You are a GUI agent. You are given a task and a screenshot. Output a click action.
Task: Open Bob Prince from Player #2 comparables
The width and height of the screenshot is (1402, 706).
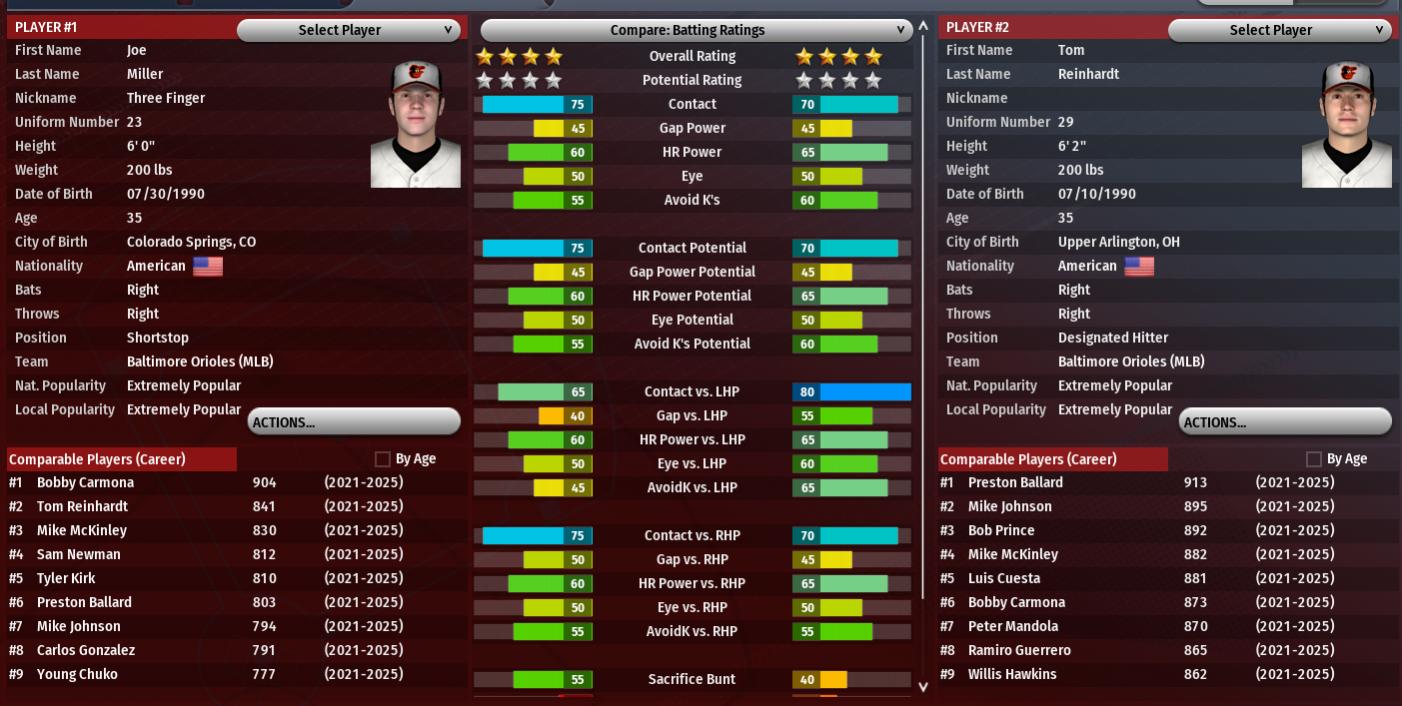[x=1001, y=531]
